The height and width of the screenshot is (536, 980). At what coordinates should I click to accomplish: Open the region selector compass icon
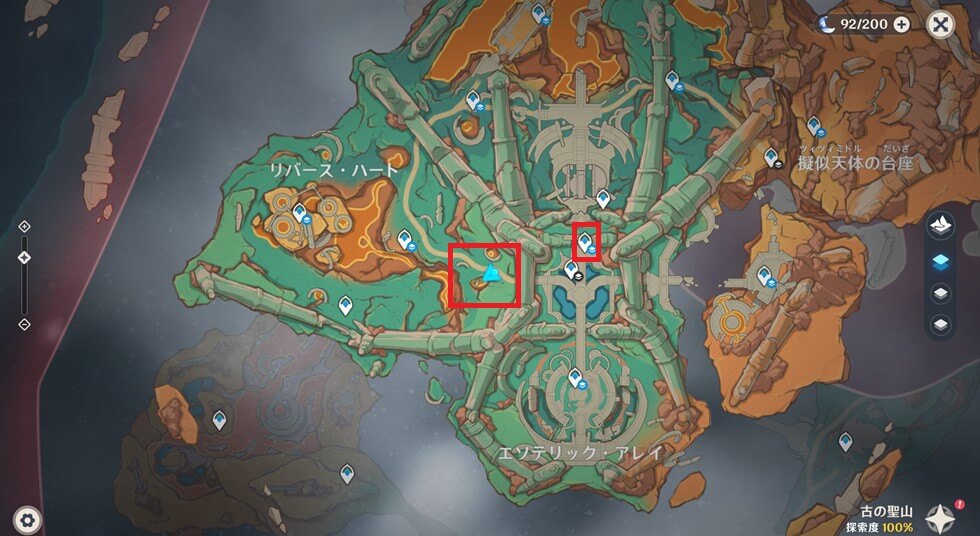click(x=939, y=516)
